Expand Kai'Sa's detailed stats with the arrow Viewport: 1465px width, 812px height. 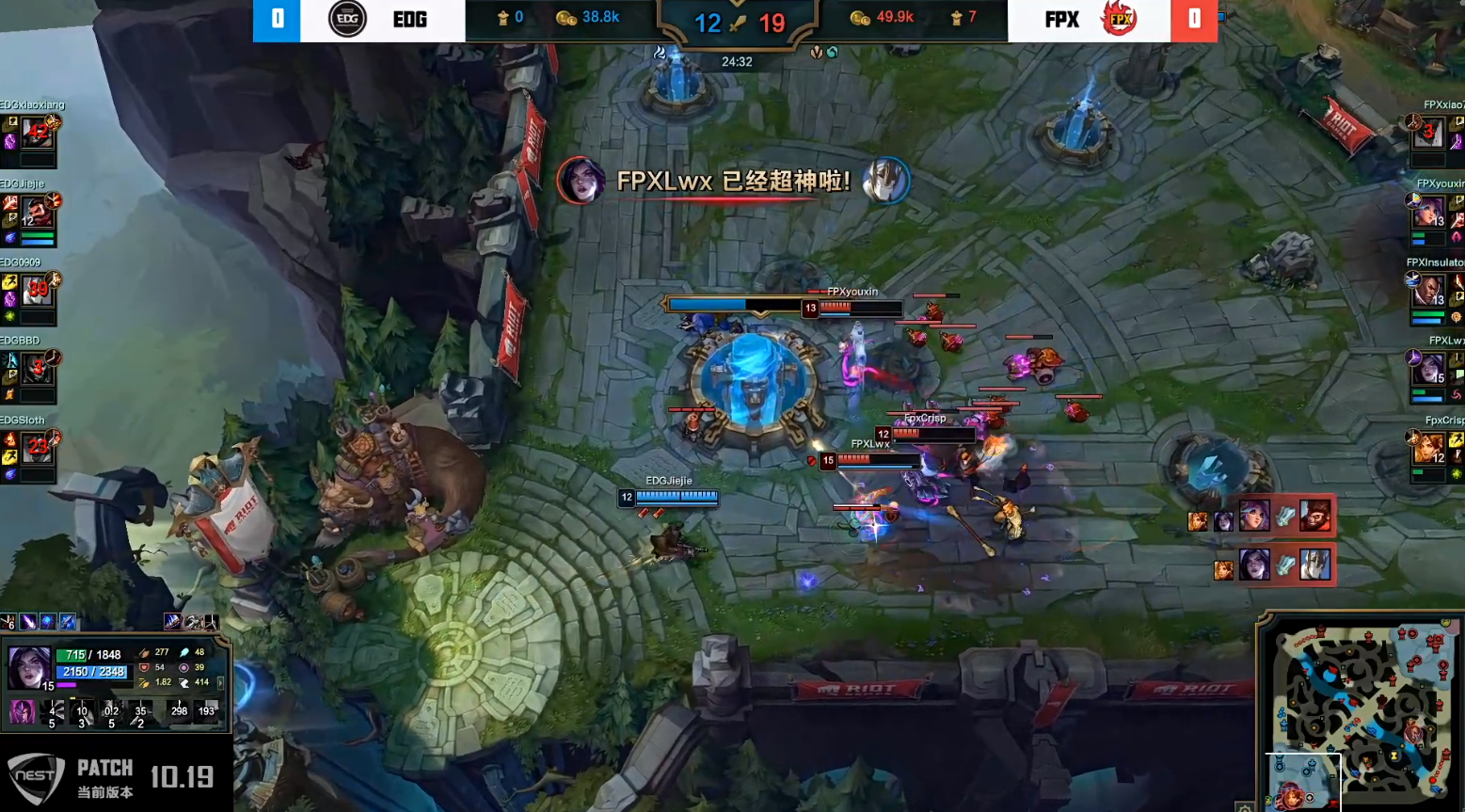pyautogui.click(x=221, y=683)
